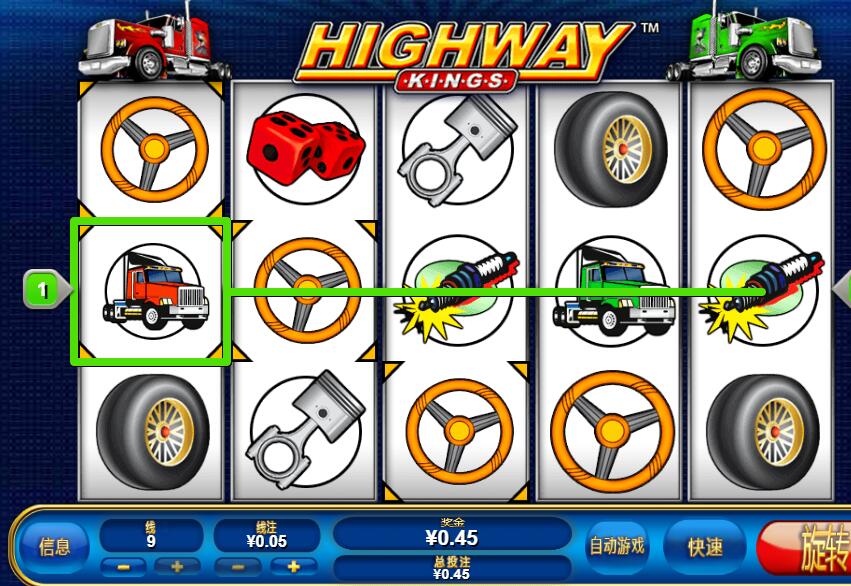
Task: Increase the number of lines (线)
Action: pyautogui.click(x=177, y=566)
